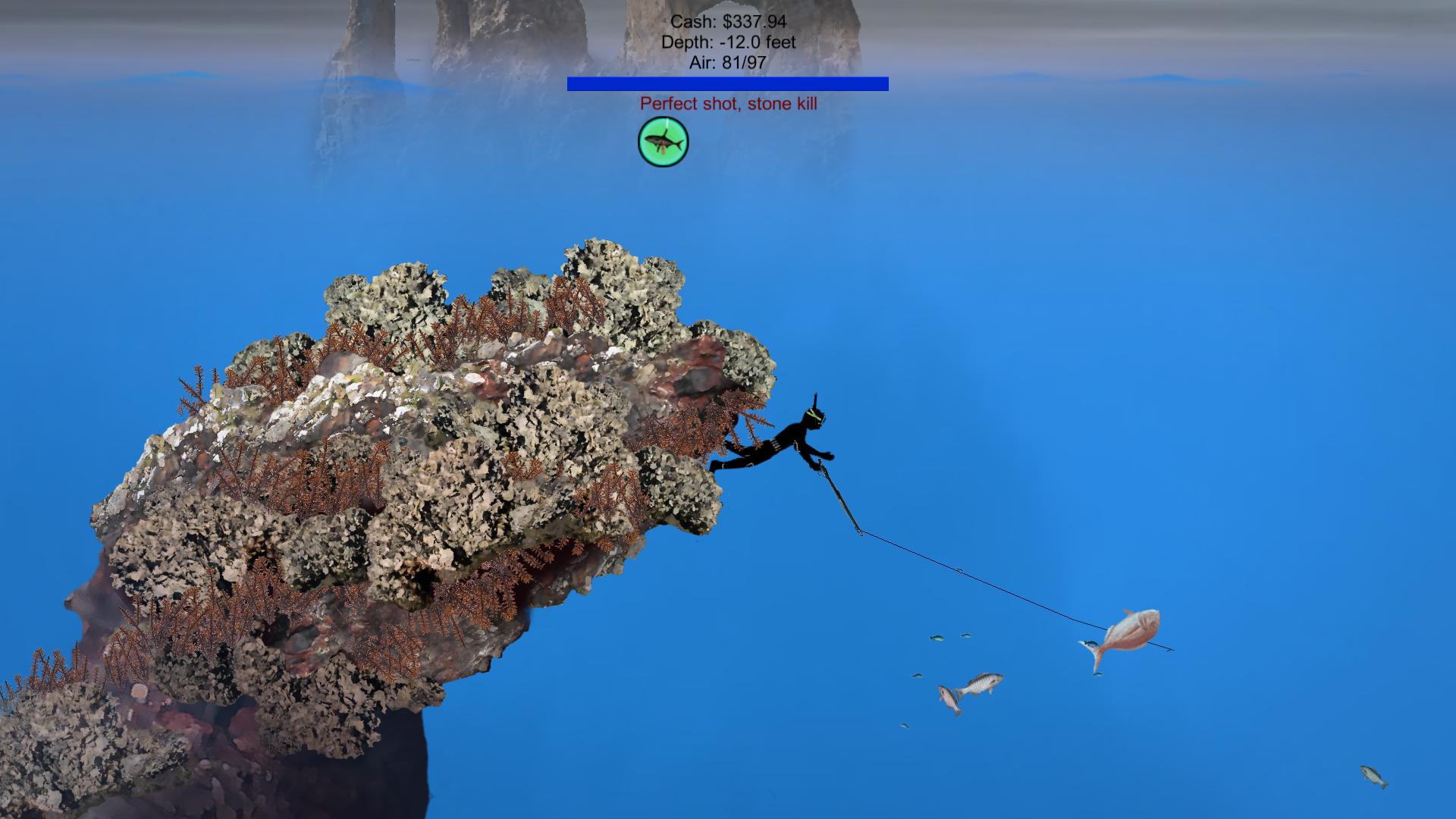
Task: Click the spear tip at the end of the line
Action: [x=1170, y=648]
